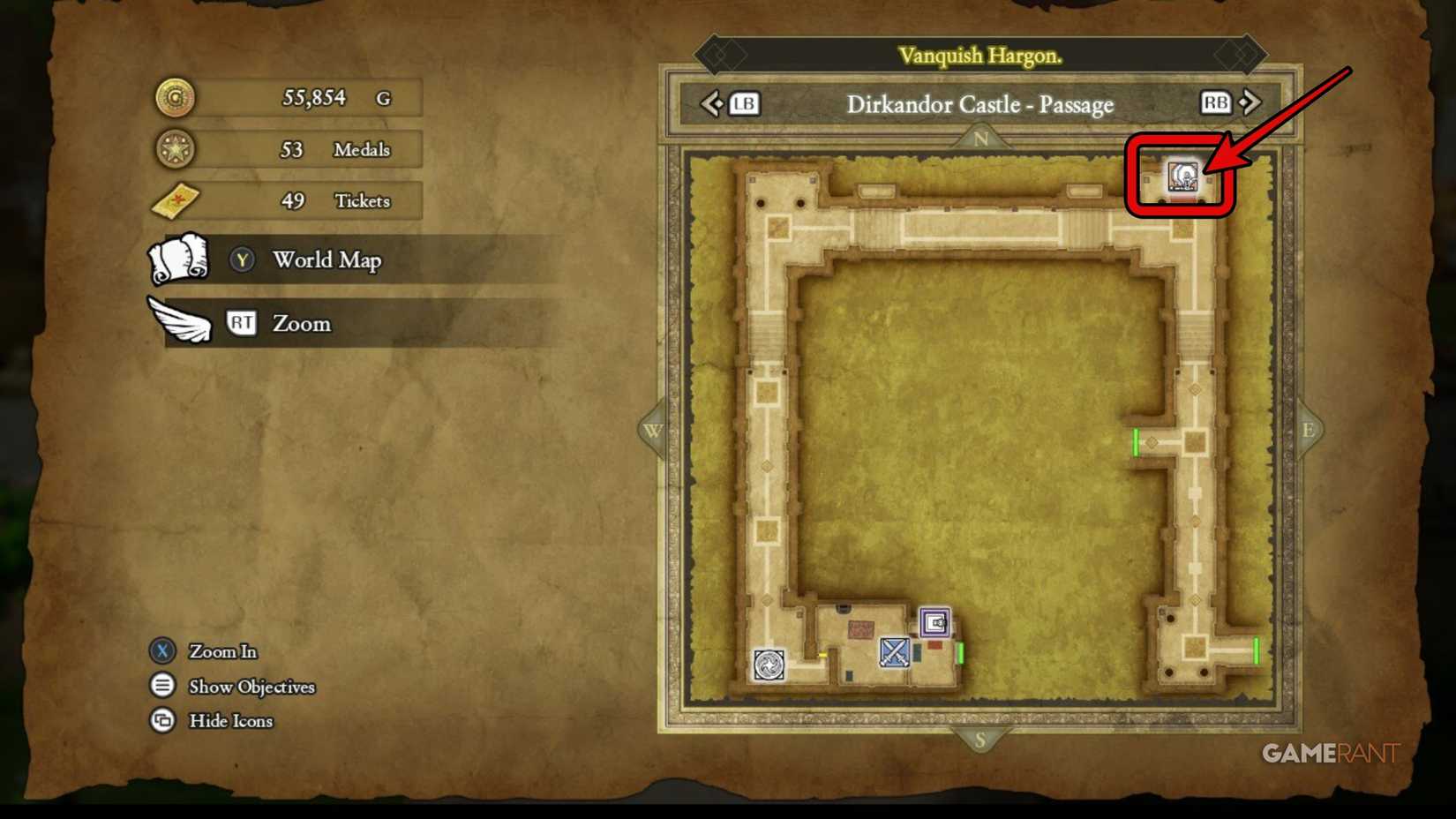Activate Zoom In with the X prompt
The image size is (1456, 819).
click(203, 651)
